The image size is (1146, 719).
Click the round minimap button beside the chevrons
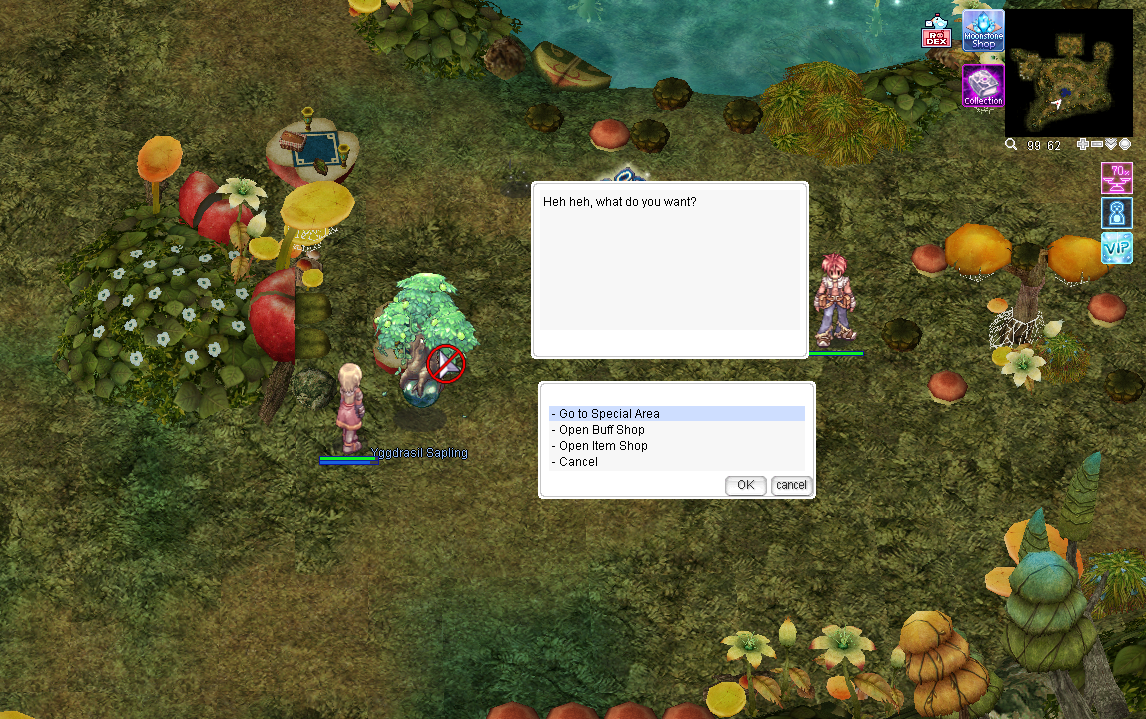click(x=1125, y=145)
